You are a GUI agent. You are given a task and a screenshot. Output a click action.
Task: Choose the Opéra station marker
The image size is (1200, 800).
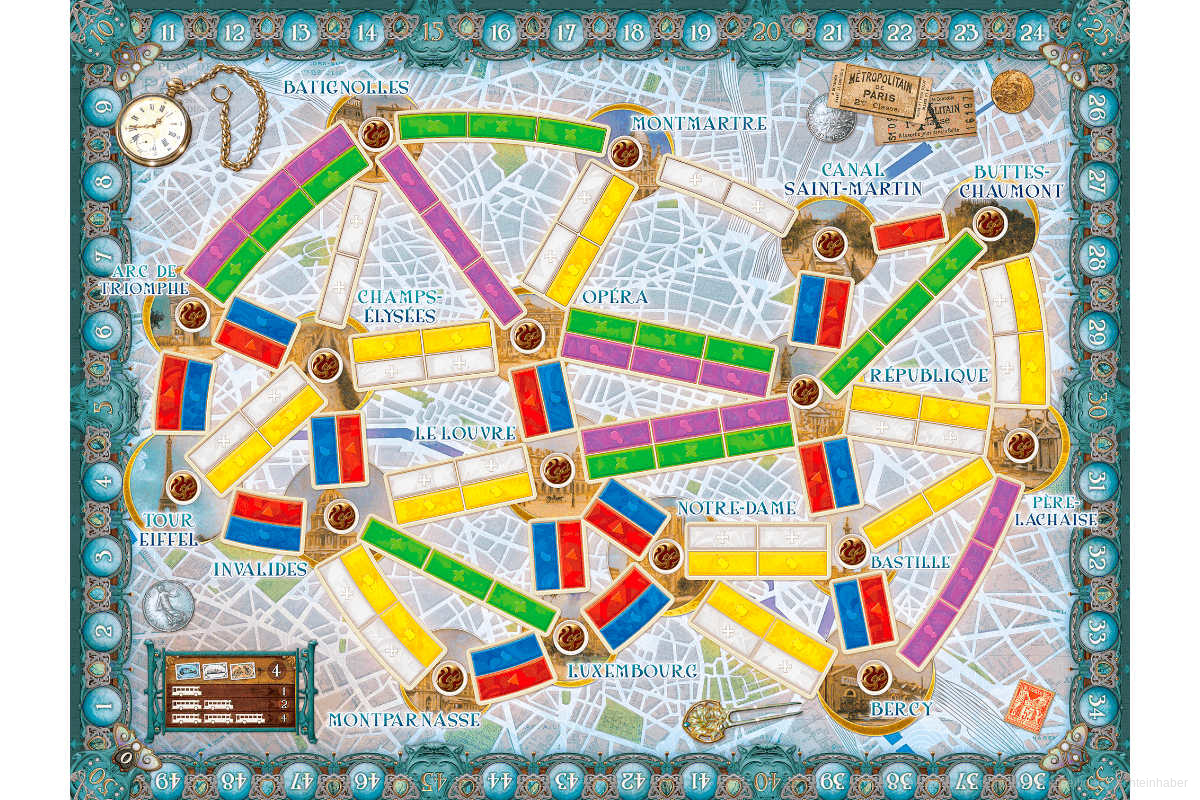[x=526, y=336]
